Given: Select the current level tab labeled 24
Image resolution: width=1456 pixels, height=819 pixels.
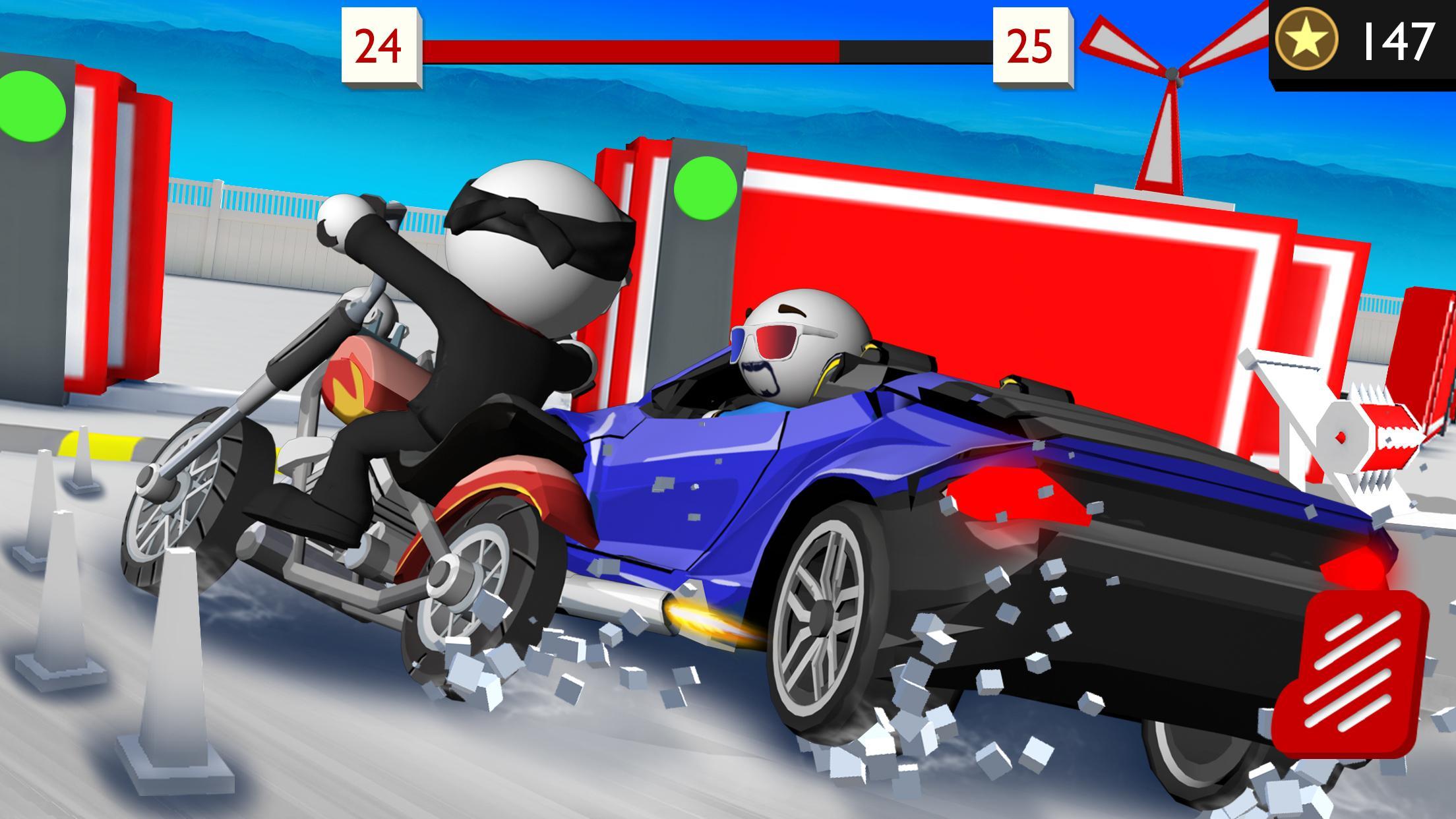Looking at the screenshot, I should [x=379, y=46].
